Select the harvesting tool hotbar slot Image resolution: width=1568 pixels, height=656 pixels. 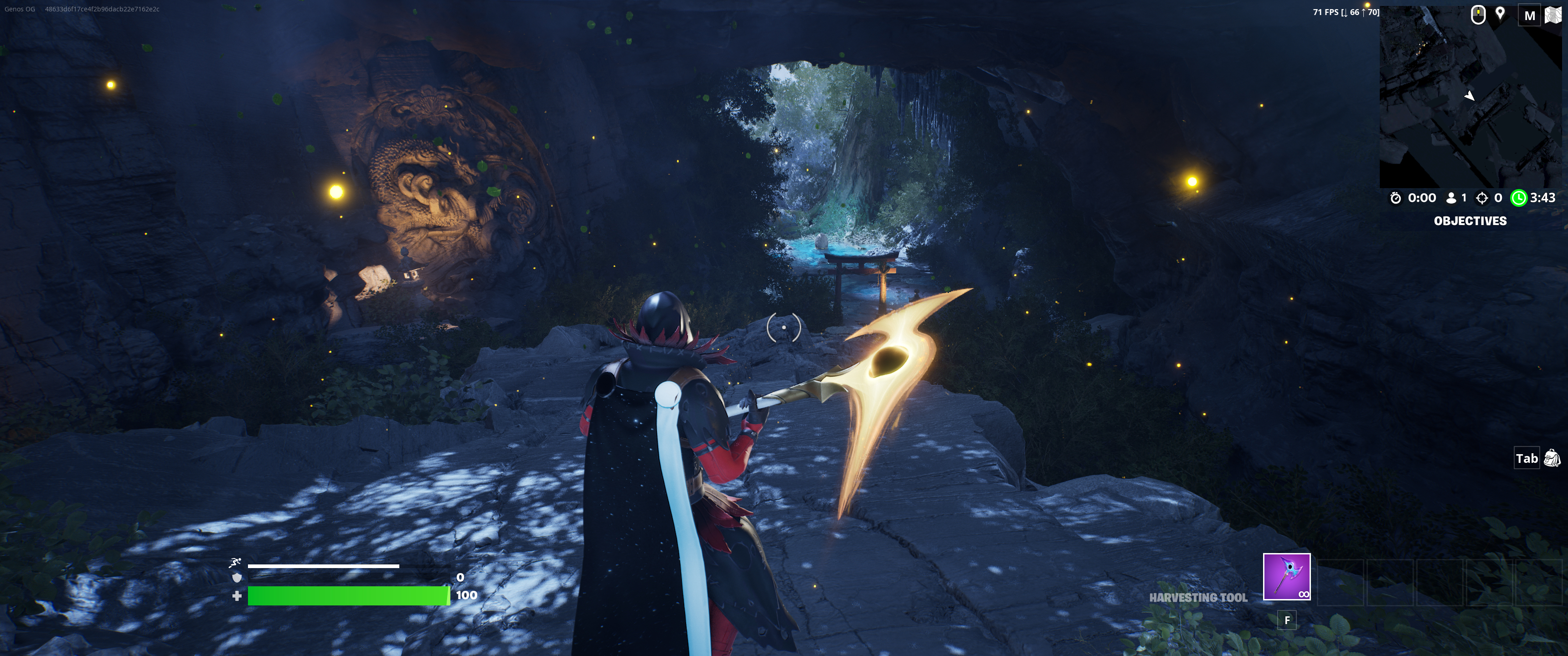click(1286, 576)
